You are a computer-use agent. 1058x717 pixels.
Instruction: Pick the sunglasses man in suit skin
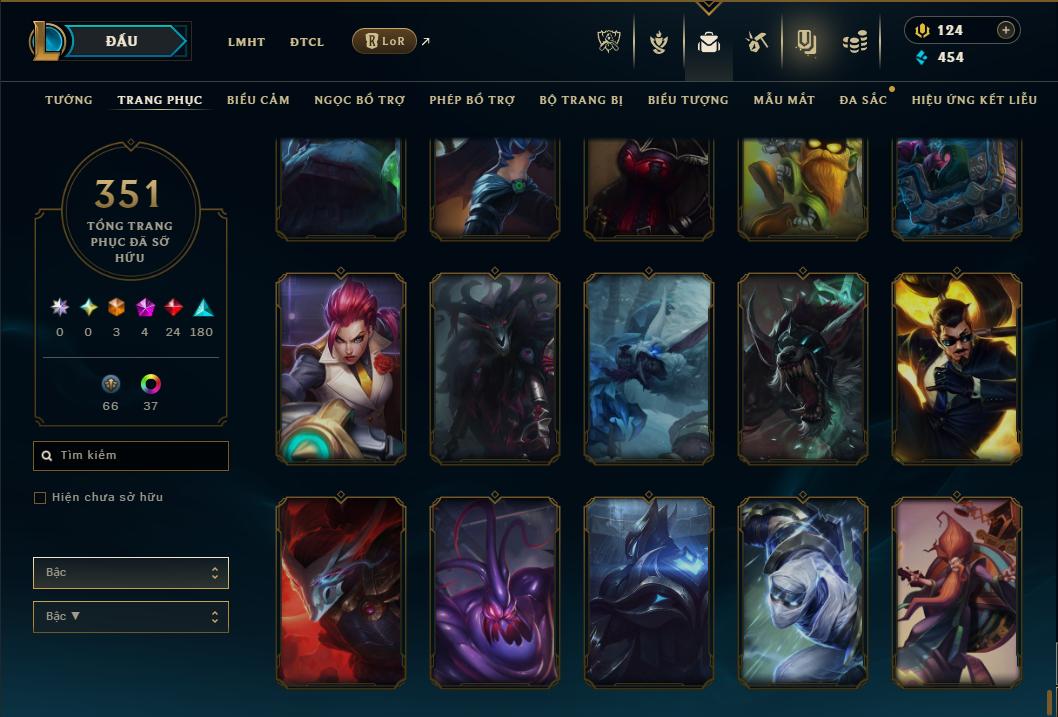[x=957, y=368]
